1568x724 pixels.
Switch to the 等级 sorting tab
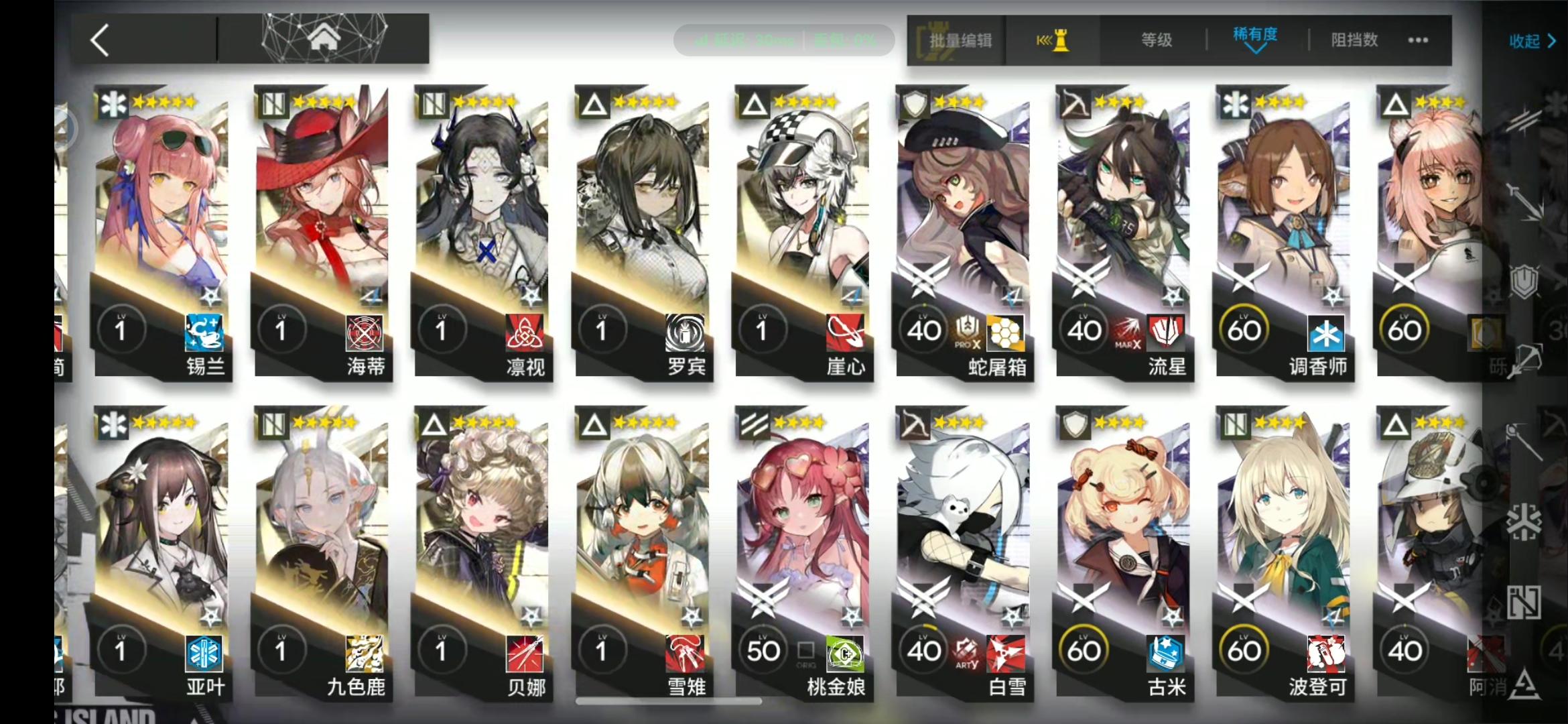pyautogui.click(x=1157, y=40)
